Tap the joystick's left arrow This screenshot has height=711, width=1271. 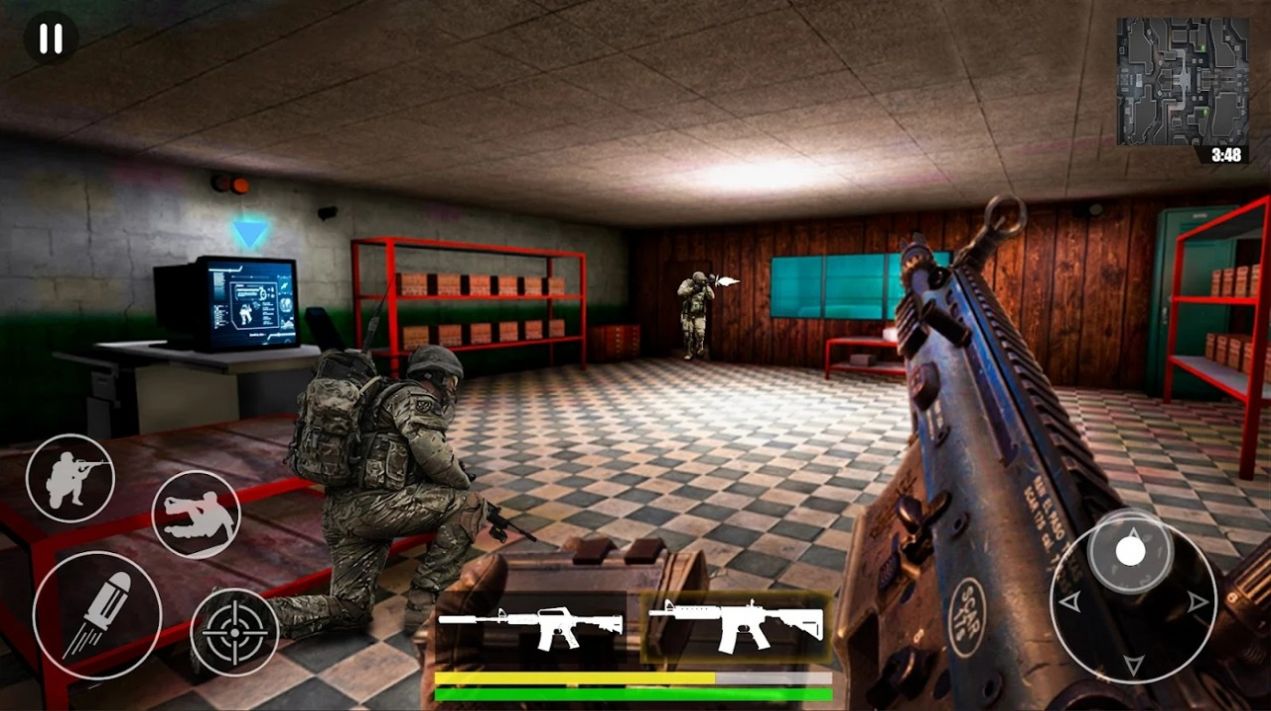tap(1070, 602)
